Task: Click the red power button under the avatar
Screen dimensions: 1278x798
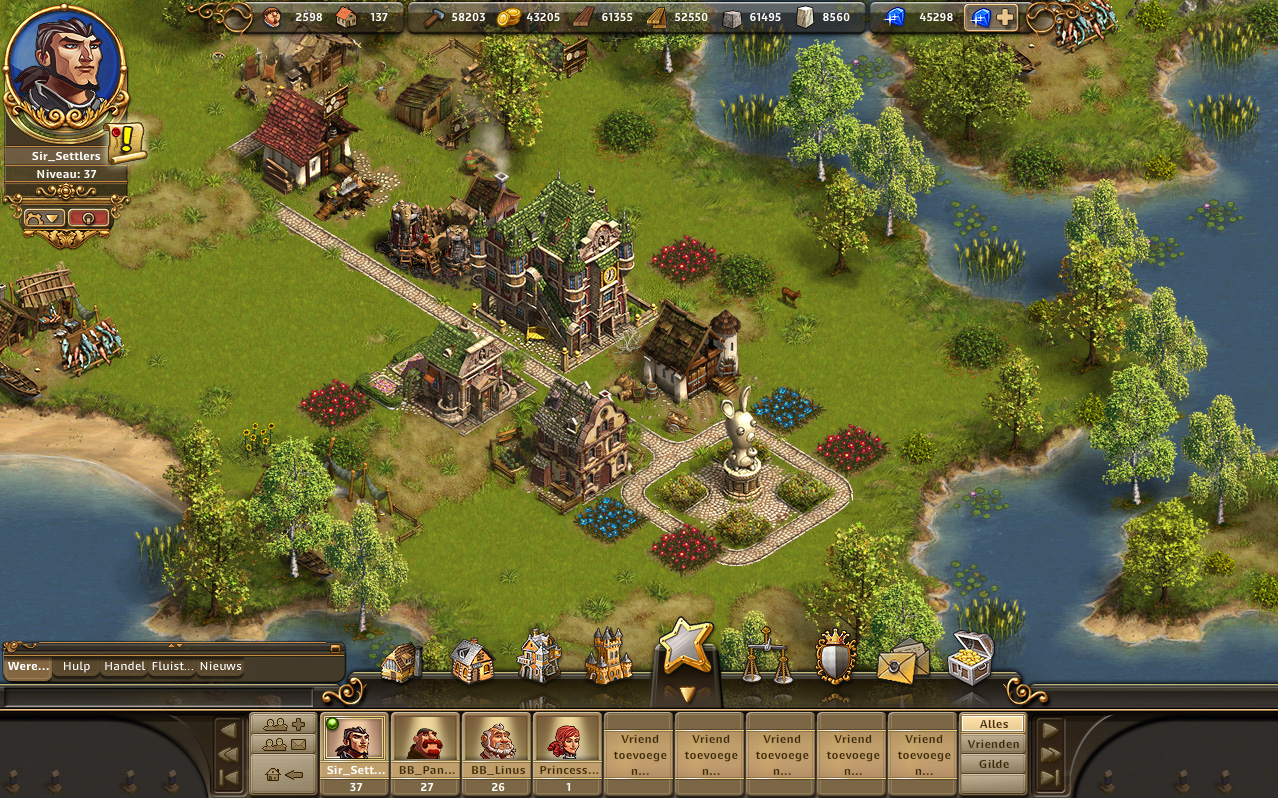Action: (88, 217)
